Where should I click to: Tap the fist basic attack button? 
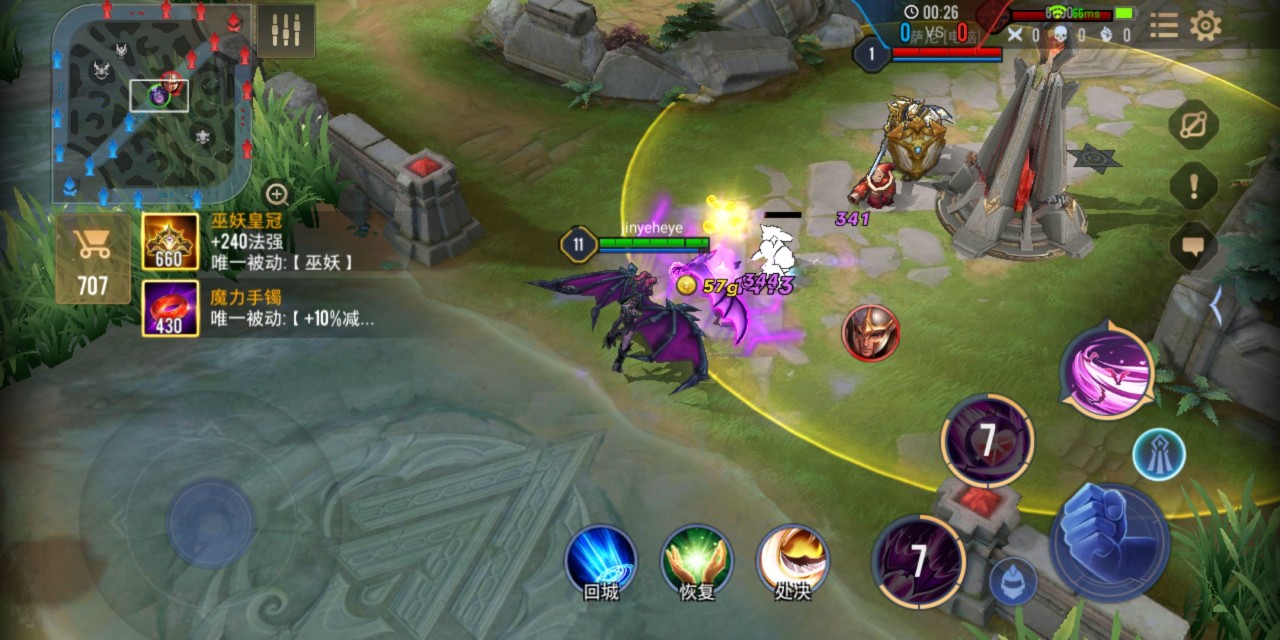[1109, 541]
